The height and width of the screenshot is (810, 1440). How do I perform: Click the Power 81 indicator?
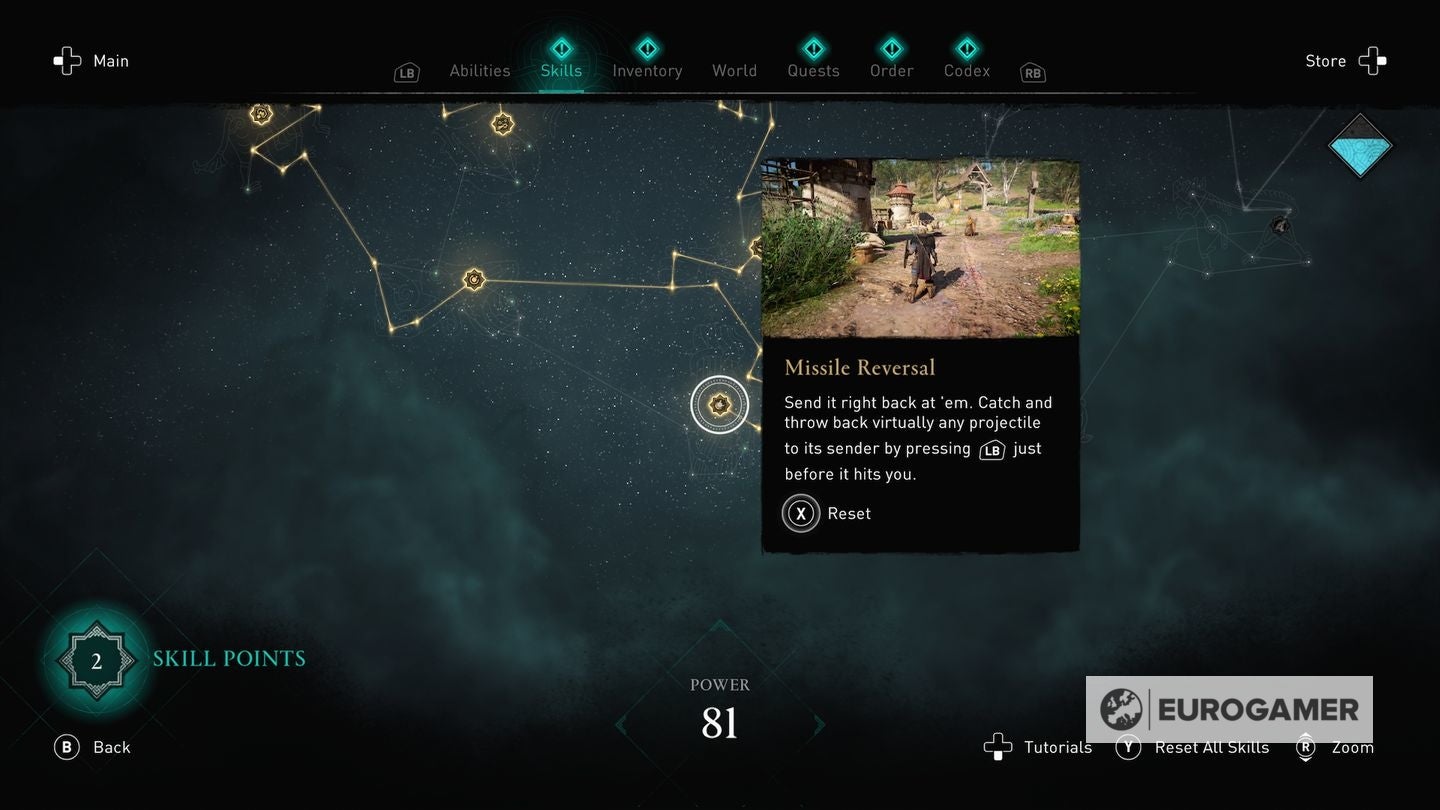tap(719, 710)
